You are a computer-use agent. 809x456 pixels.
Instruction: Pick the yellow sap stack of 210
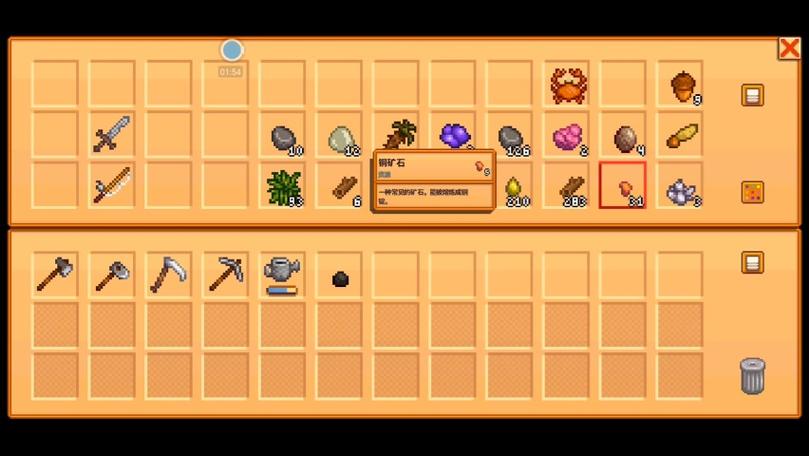(x=514, y=186)
